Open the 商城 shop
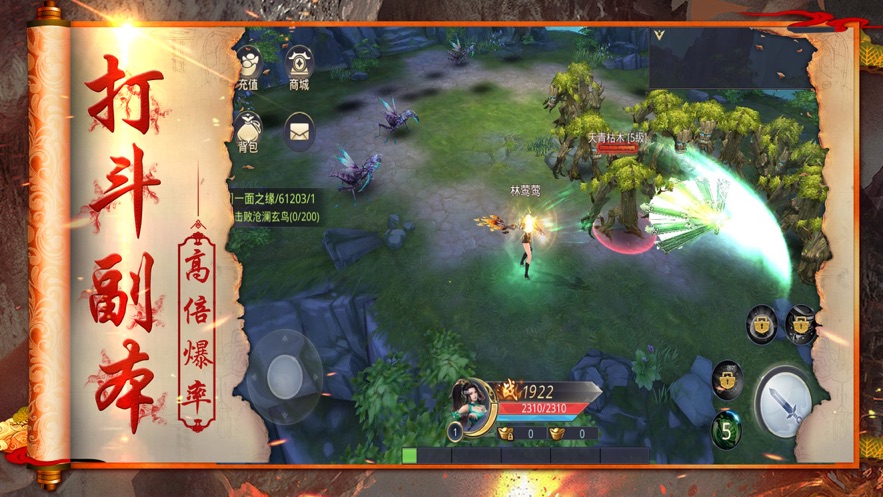The height and width of the screenshot is (497, 883). 299,66
